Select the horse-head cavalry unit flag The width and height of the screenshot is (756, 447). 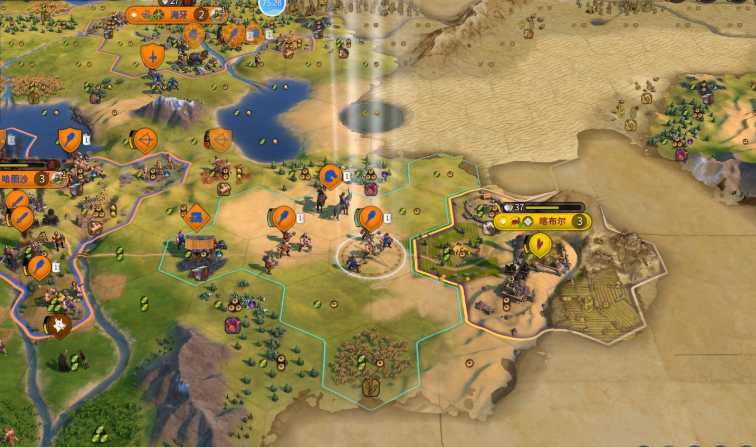329,178
